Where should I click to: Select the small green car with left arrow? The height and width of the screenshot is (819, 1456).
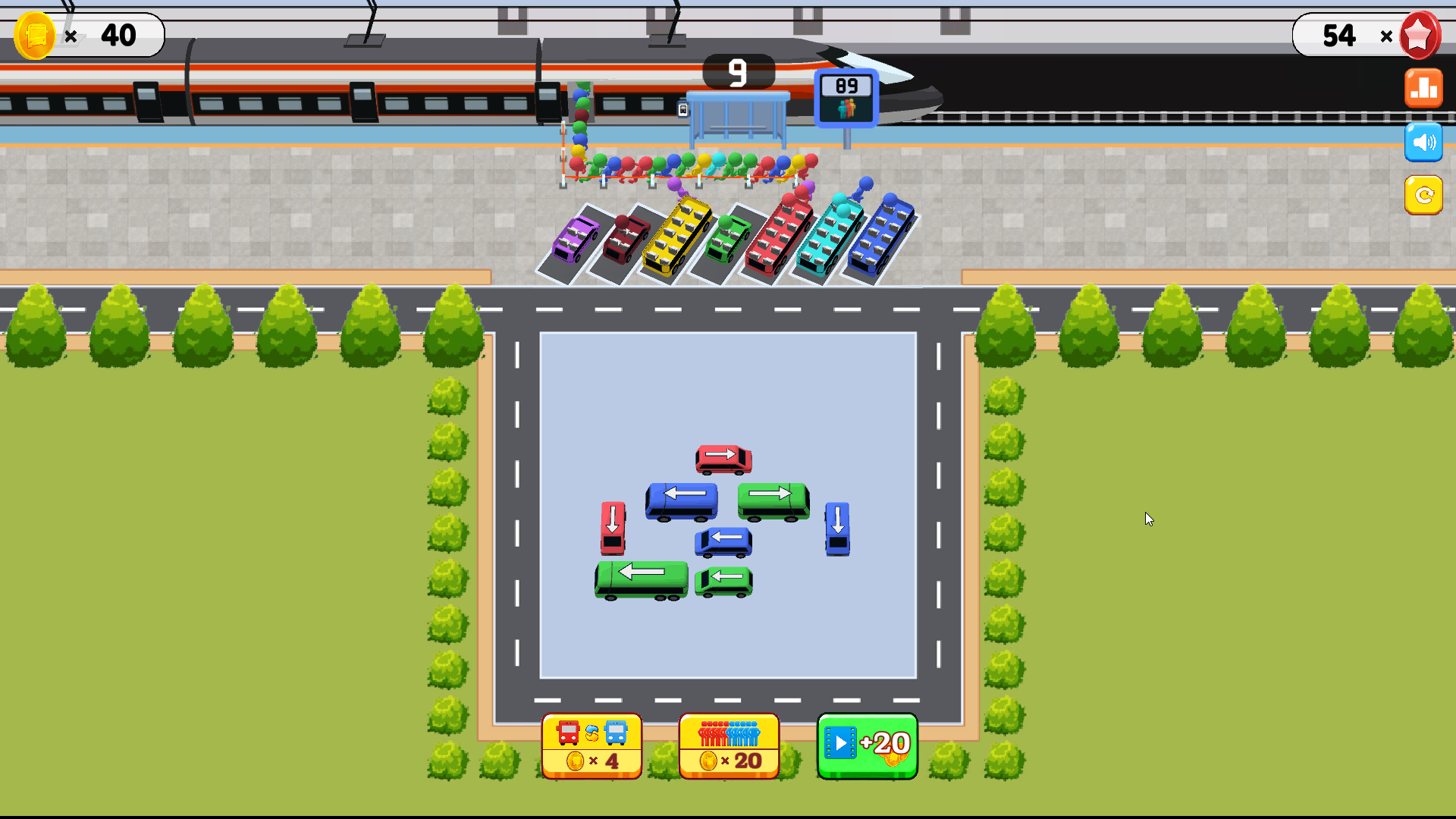(x=722, y=579)
